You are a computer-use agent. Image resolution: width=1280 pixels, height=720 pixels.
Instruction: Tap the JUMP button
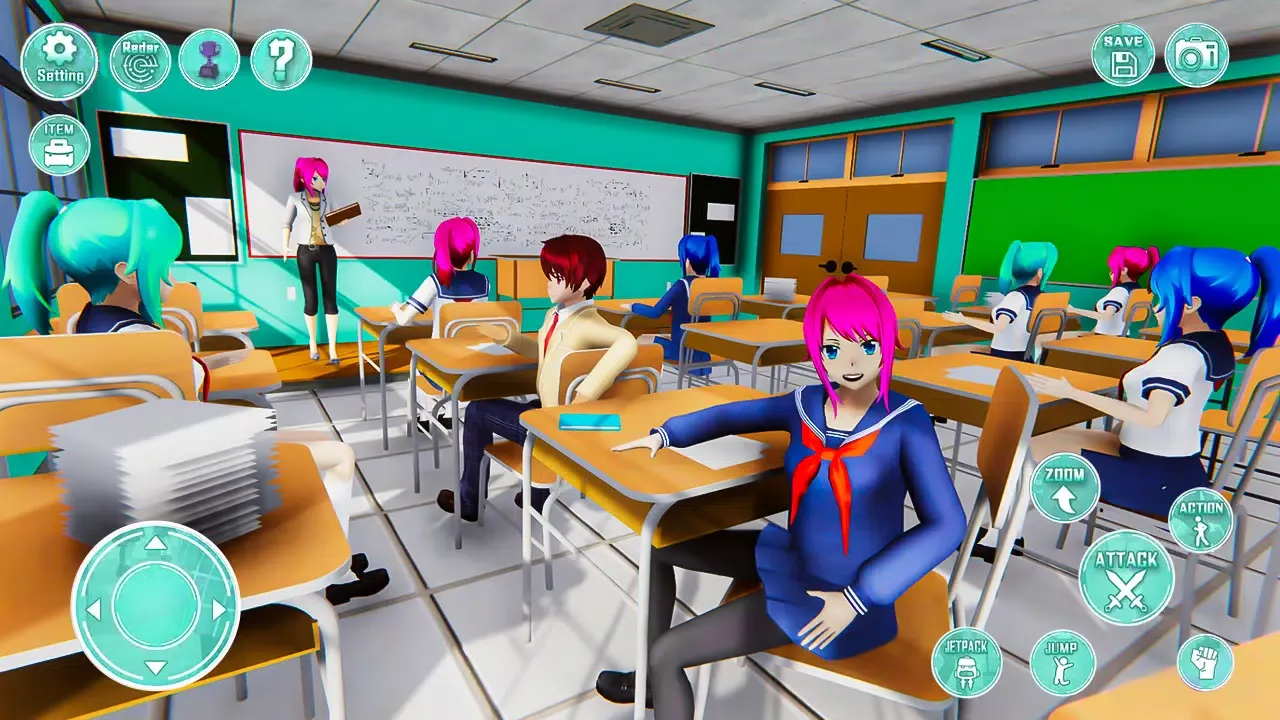tap(1062, 662)
